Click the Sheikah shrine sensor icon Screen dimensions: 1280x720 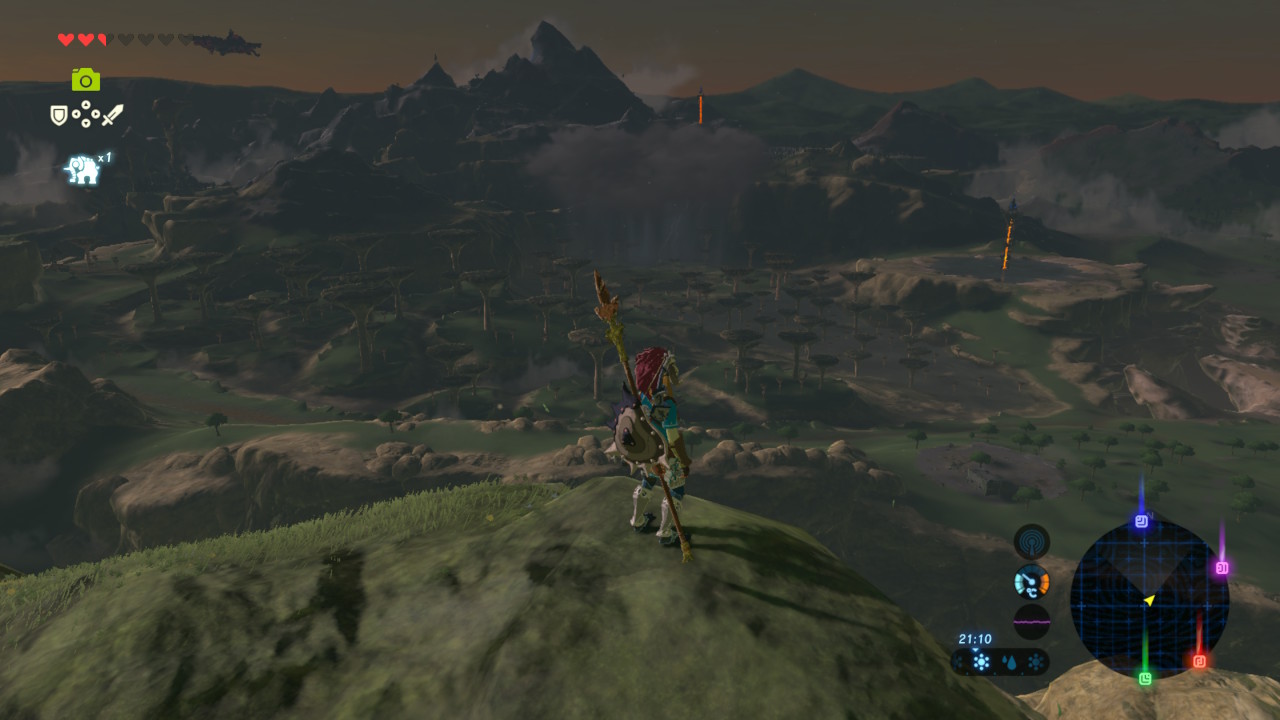coord(1031,542)
